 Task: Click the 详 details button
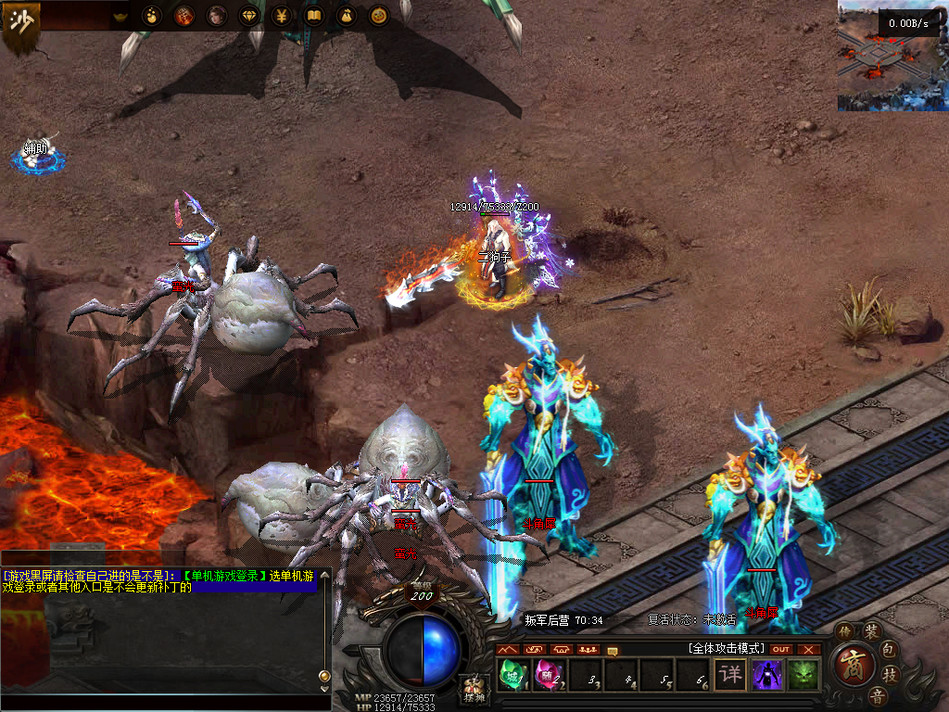click(731, 674)
